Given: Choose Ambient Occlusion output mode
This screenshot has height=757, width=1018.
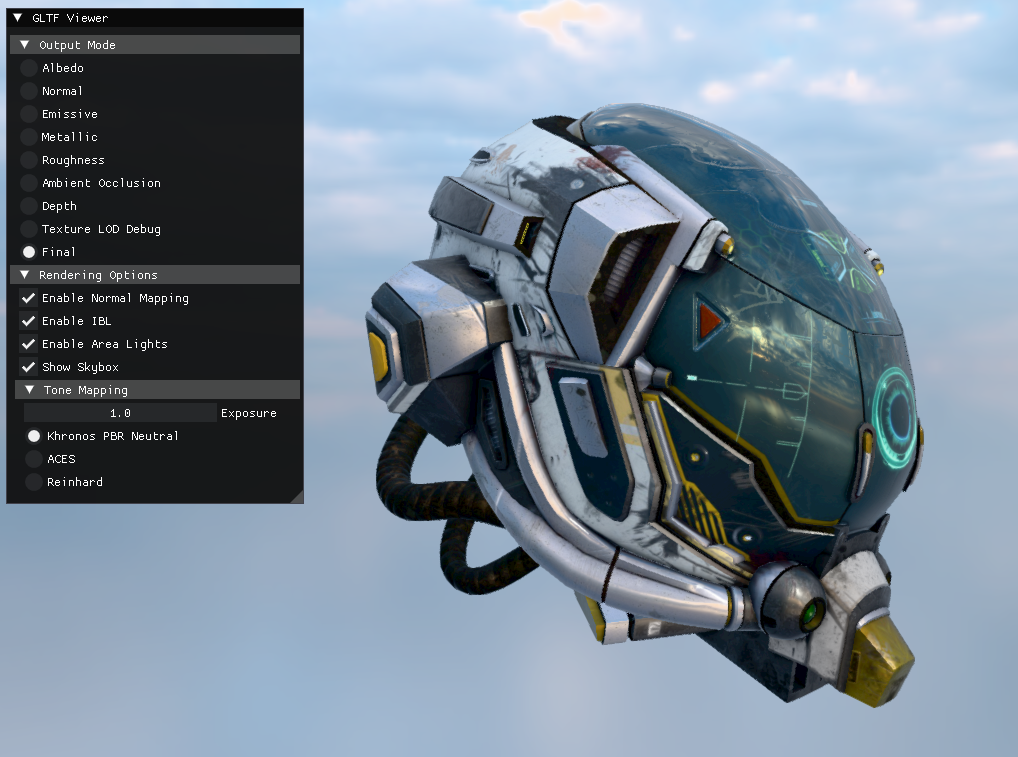Looking at the screenshot, I should [29, 183].
